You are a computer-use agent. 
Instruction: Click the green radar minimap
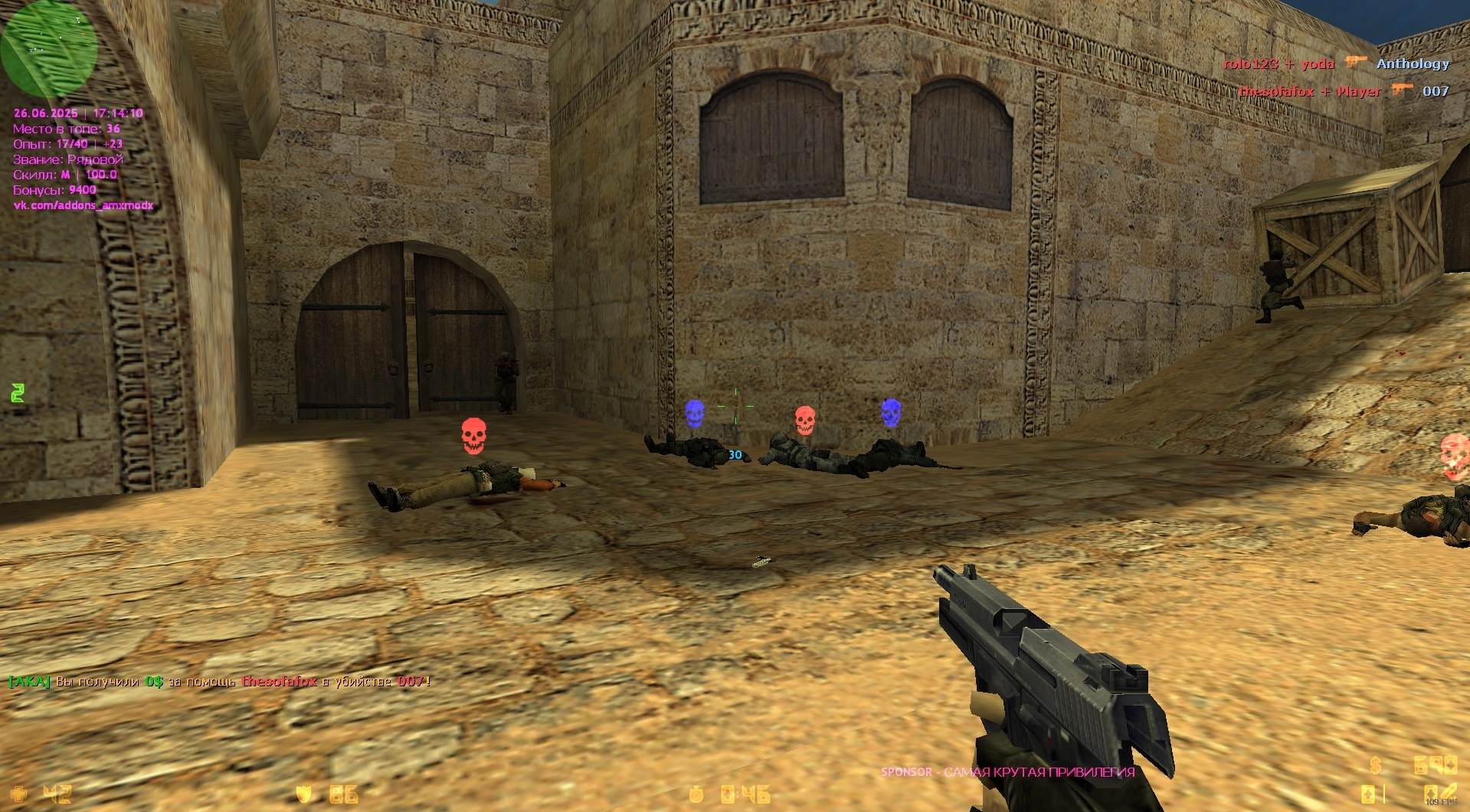pos(48,47)
